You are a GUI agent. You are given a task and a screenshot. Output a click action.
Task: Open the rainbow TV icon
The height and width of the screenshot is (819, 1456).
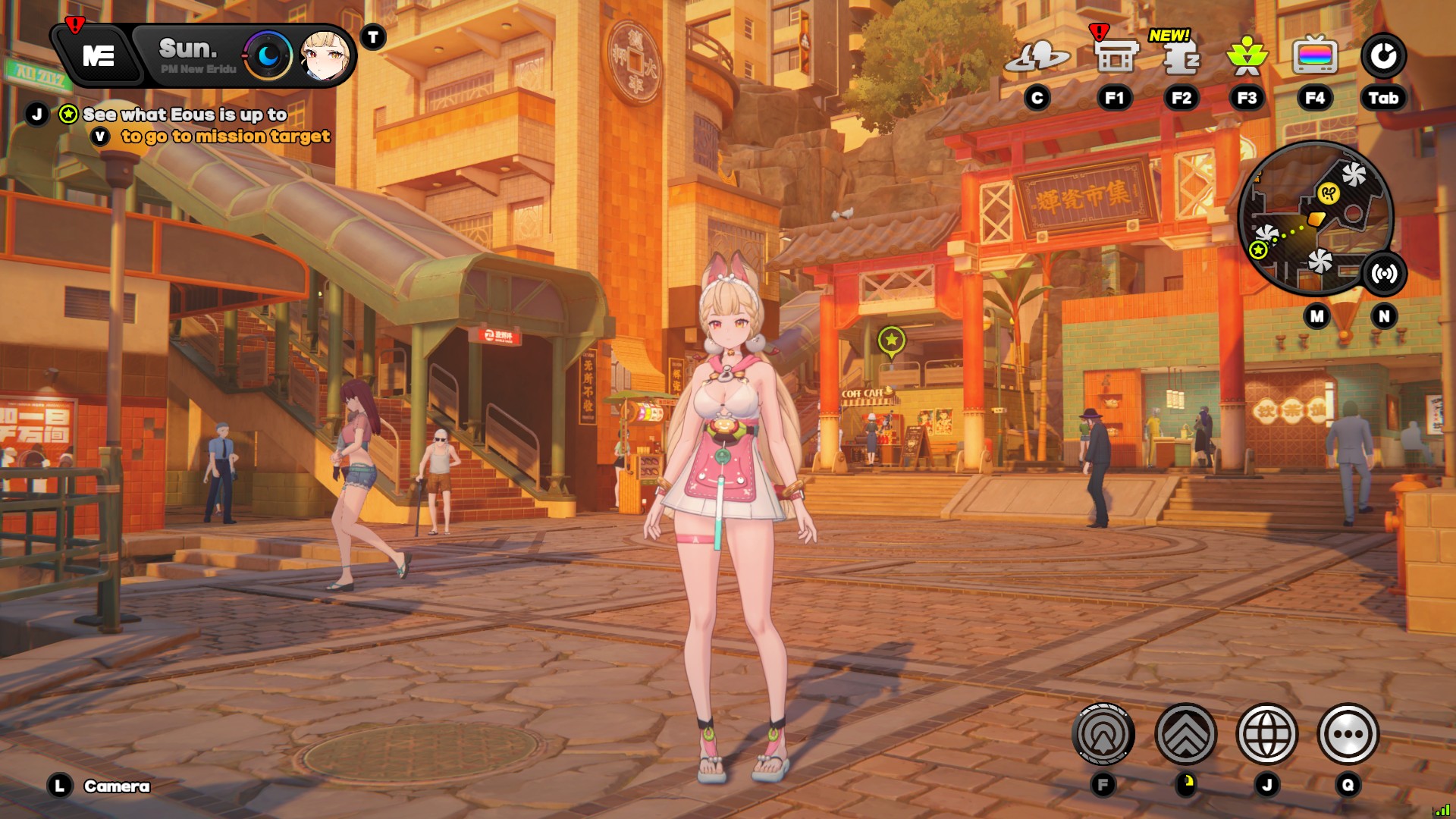click(1315, 56)
